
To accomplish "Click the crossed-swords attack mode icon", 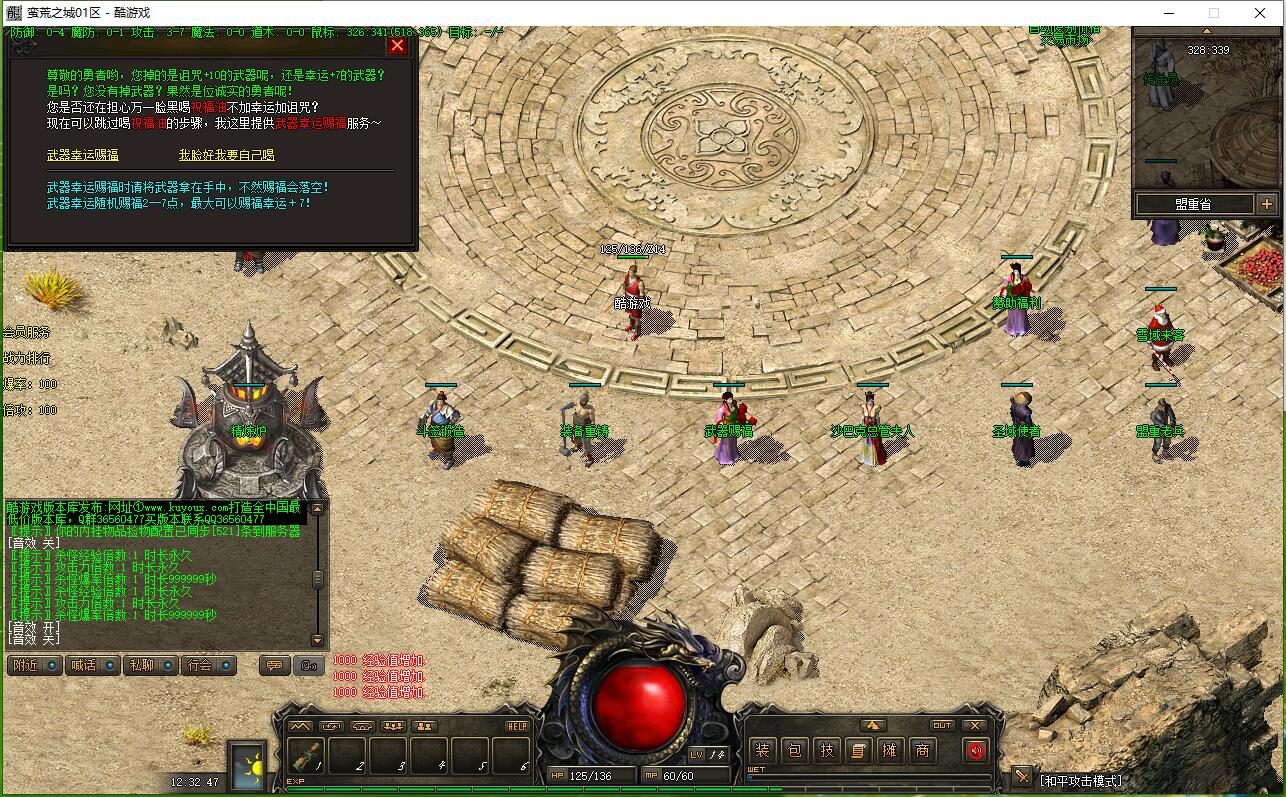I will (x=1021, y=776).
